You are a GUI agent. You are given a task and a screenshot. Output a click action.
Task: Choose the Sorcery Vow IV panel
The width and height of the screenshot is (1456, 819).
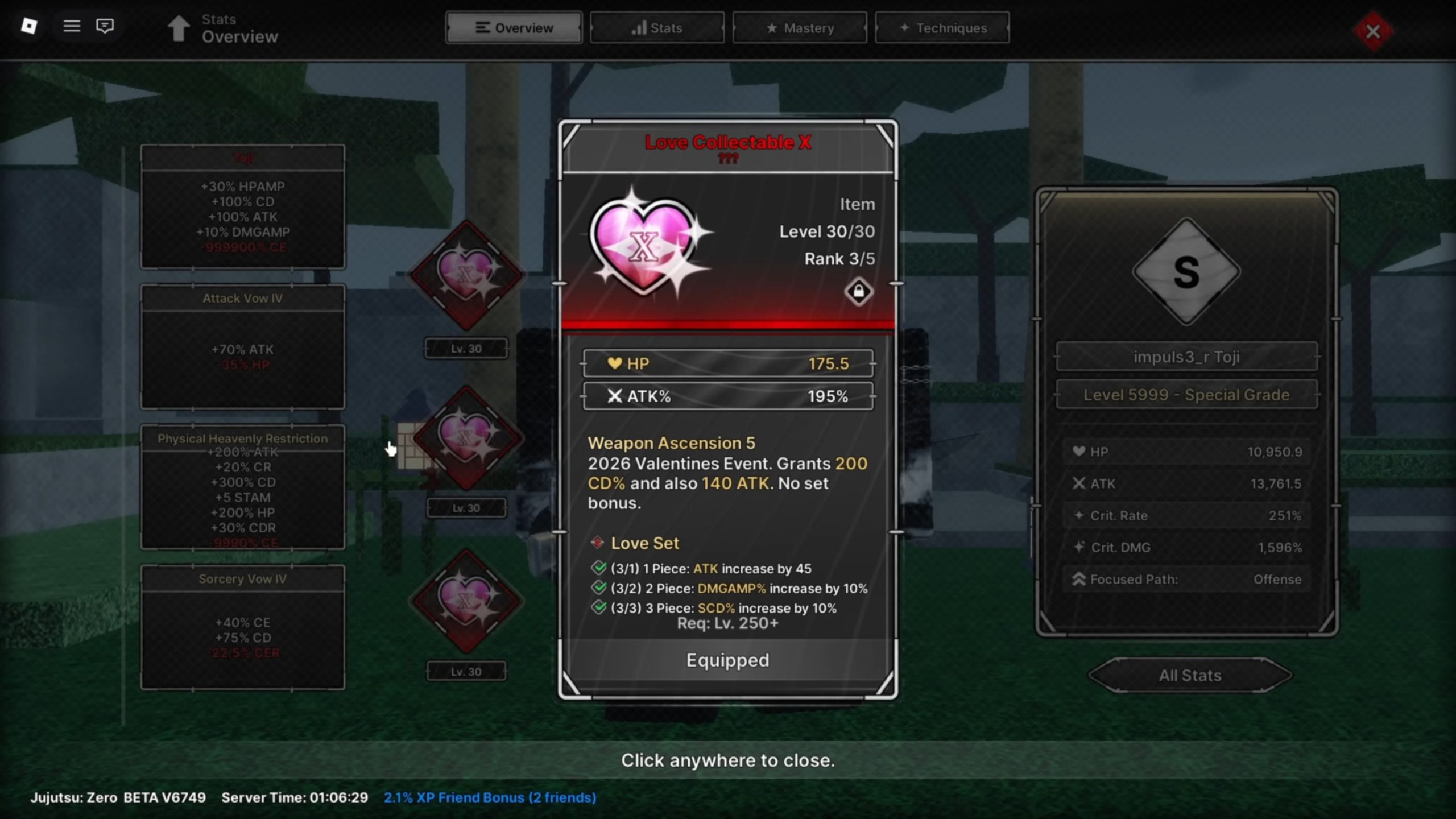(x=243, y=627)
